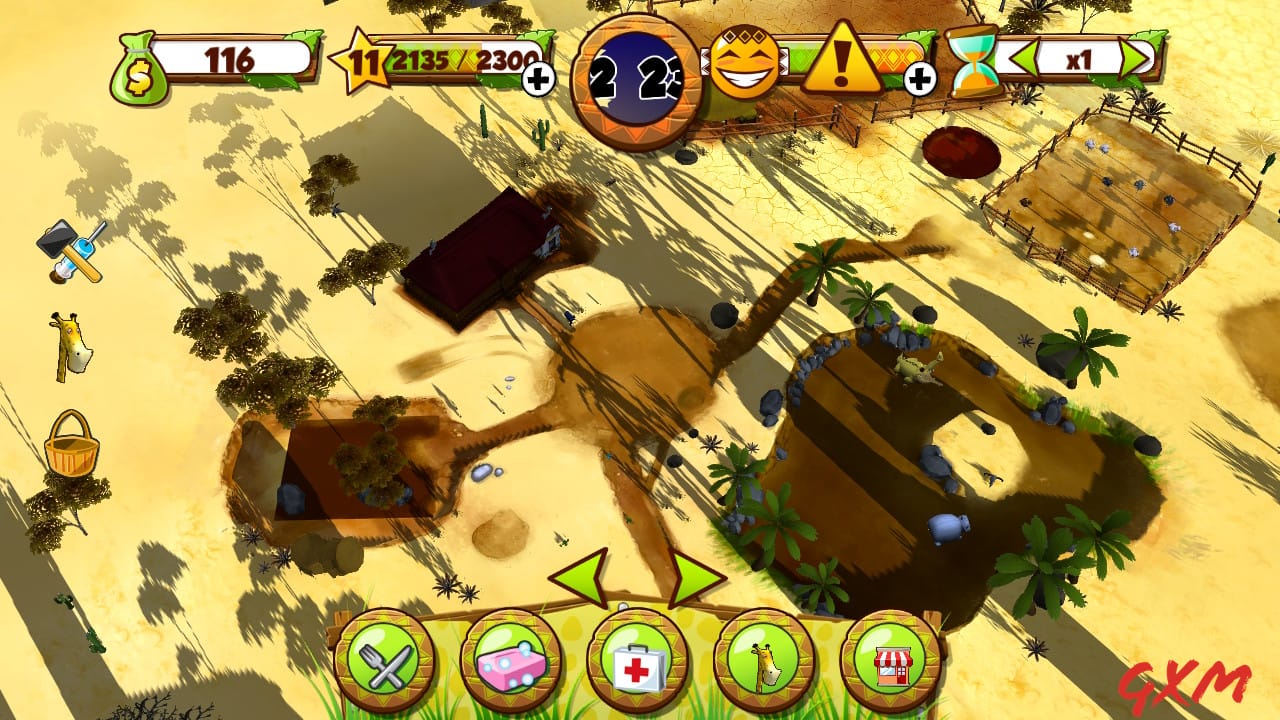Click the money bag icon showing 116

point(138,68)
